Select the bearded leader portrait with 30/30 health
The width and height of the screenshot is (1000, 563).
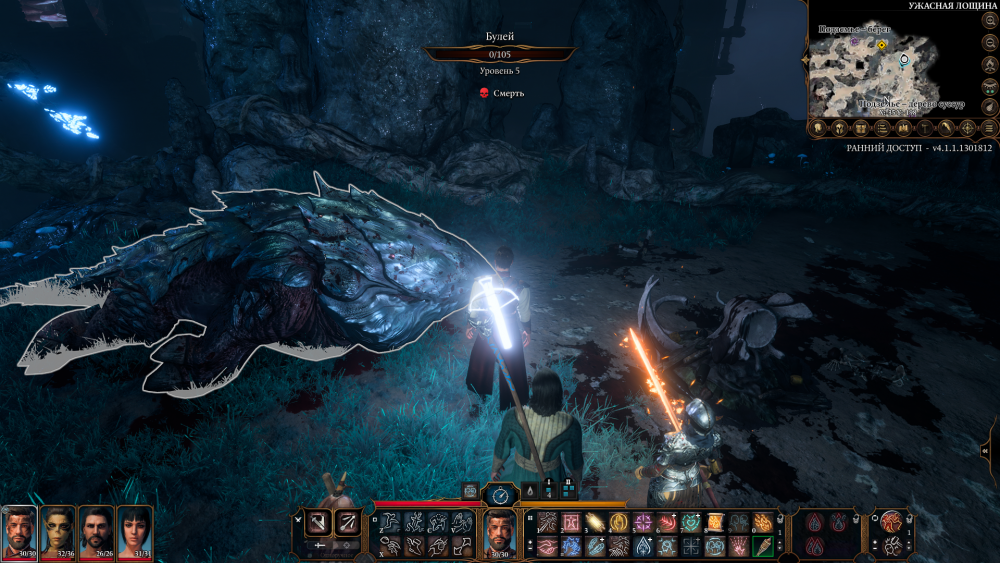click(x=19, y=530)
